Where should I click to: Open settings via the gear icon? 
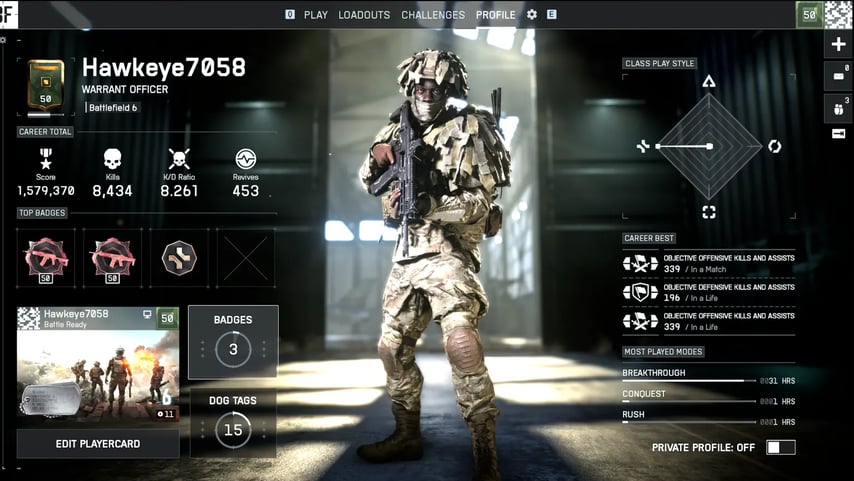click(532, 15)
